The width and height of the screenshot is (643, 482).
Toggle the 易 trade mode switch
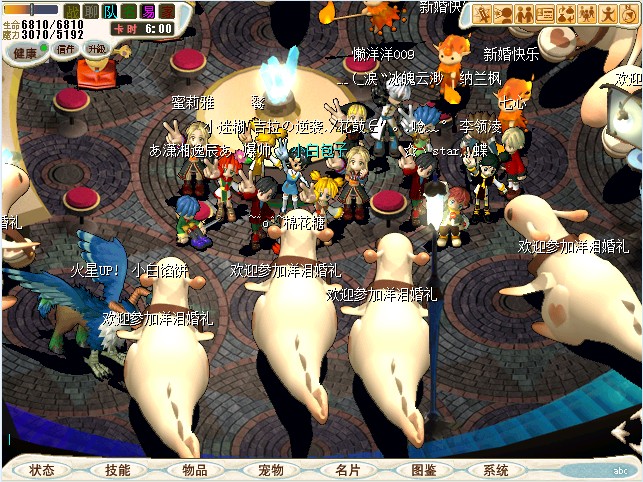pyautogui.click(x=148, y=11)
